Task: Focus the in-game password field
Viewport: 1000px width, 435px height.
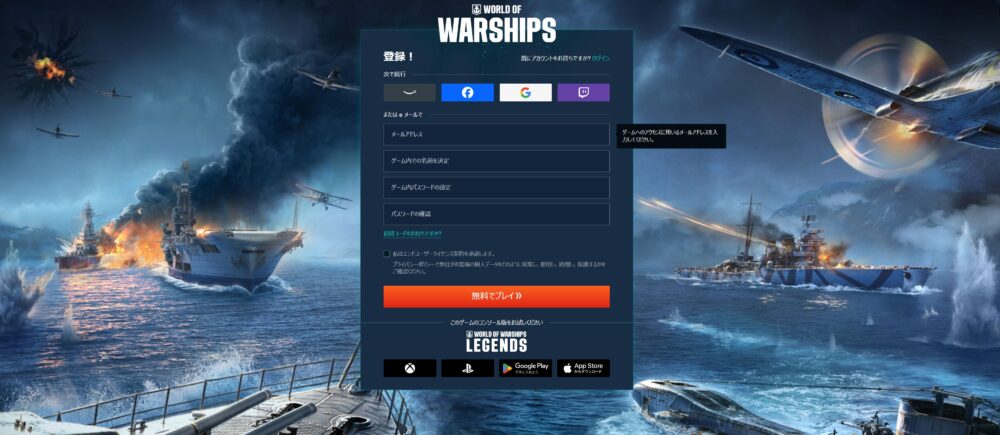Action: (x=496, y=188)
